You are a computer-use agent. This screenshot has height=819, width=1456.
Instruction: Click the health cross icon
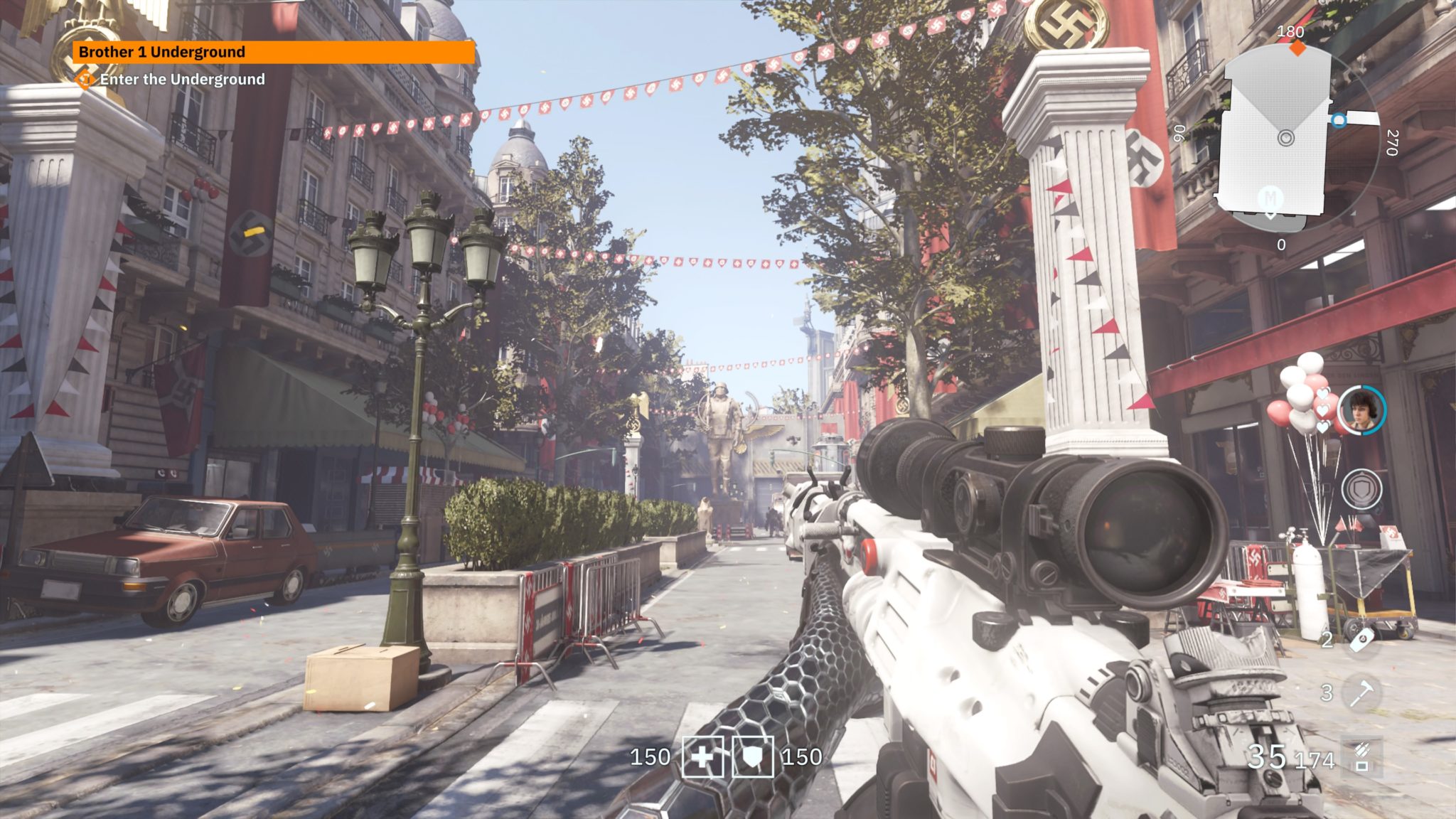click(702, 757)
